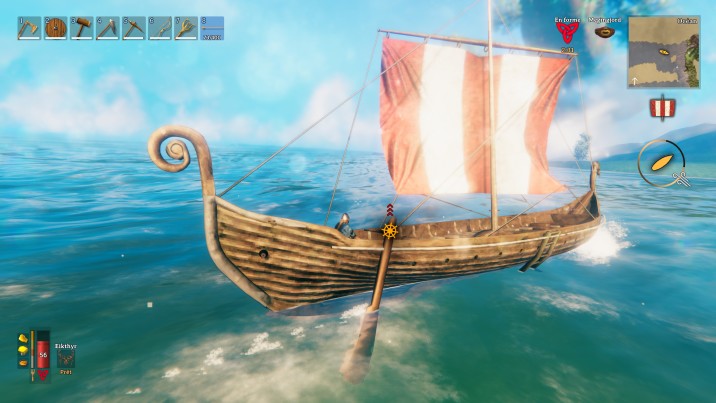Click the striped sail status icon

click(x=660, y=108)
